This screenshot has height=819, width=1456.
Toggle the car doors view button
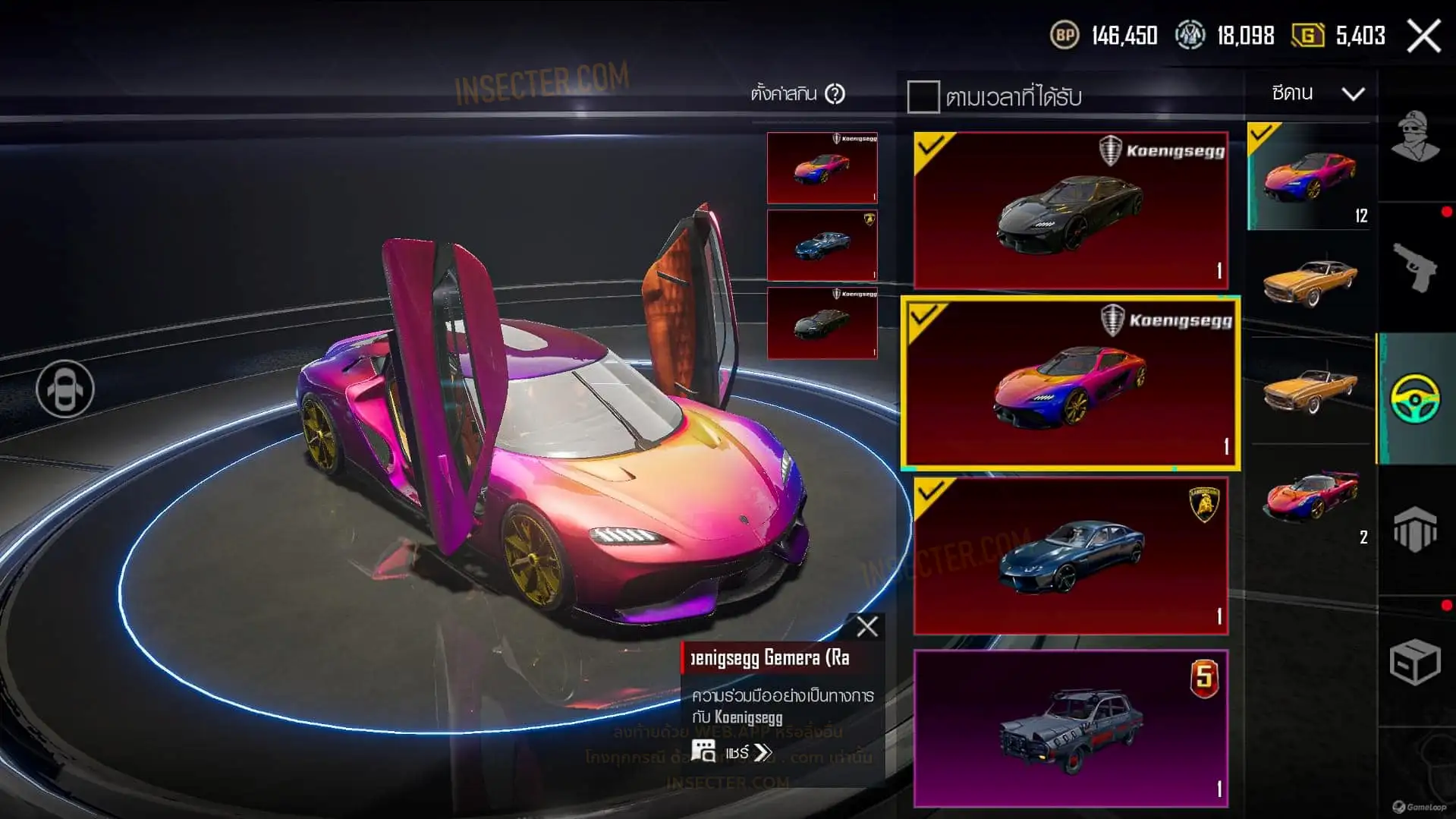click(x=65, y=389)
